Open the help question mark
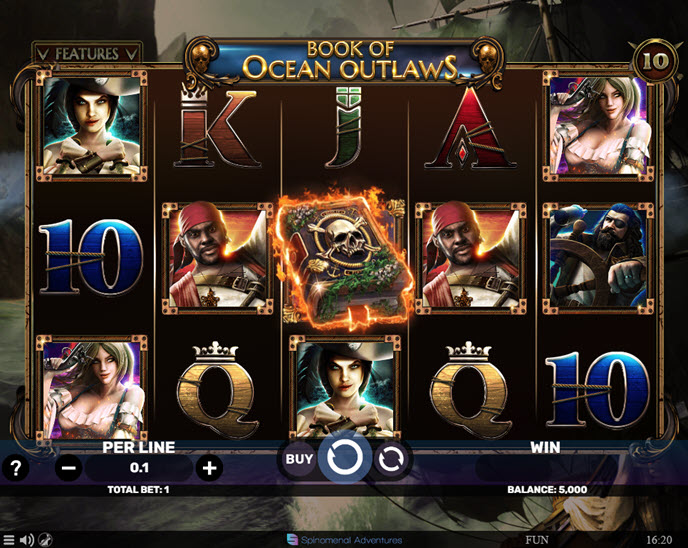 click(15, 467)
